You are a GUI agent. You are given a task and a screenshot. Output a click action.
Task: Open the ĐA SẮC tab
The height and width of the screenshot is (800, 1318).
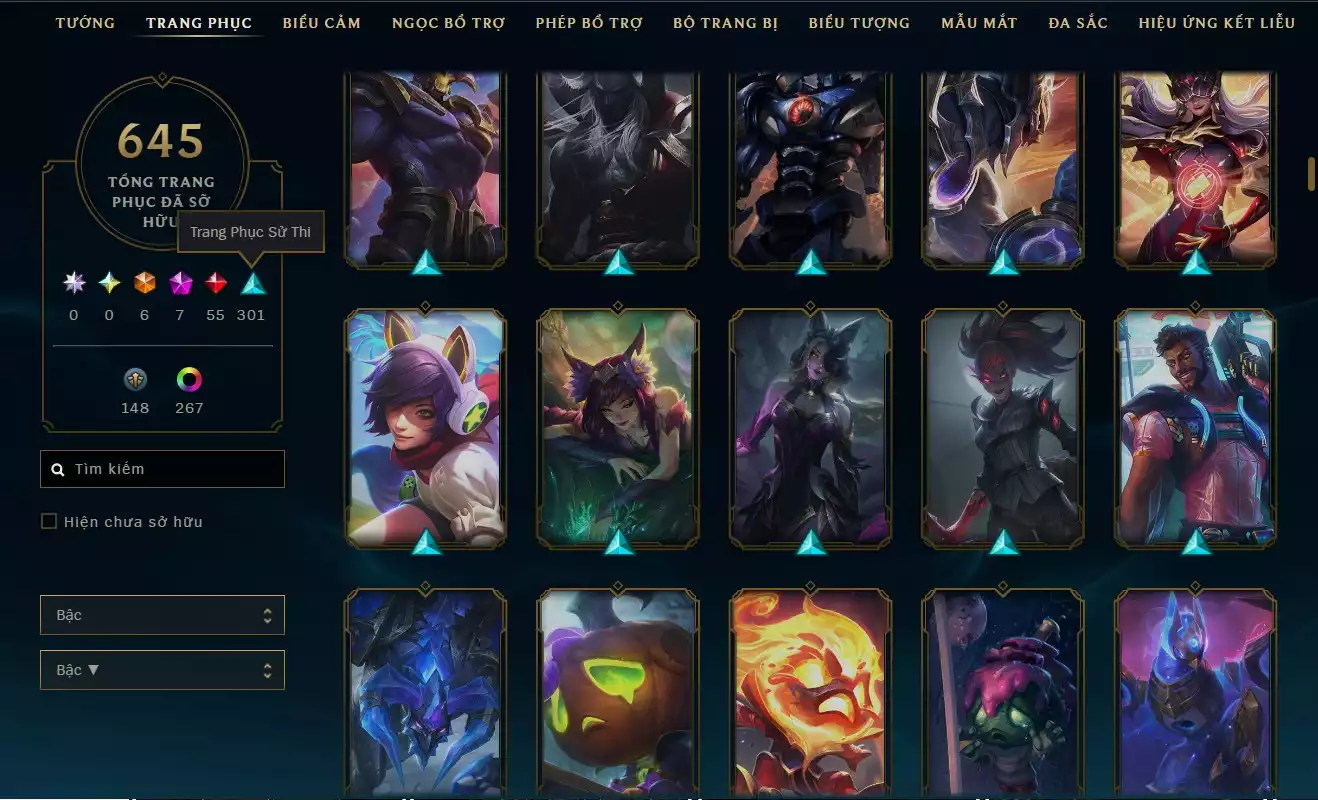click(1079, 22)
